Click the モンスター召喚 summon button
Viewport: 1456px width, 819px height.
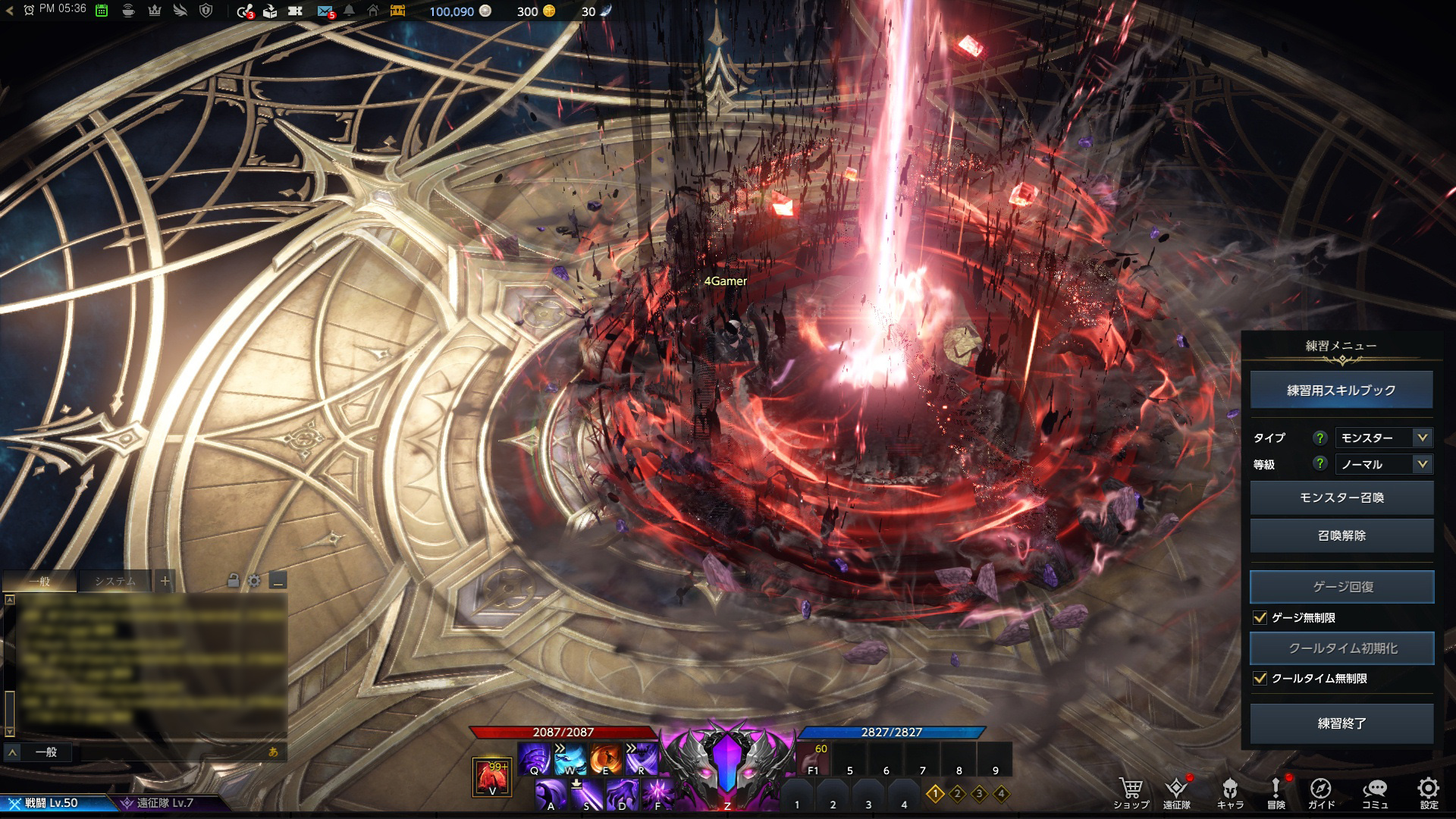tap(1341, 497)
